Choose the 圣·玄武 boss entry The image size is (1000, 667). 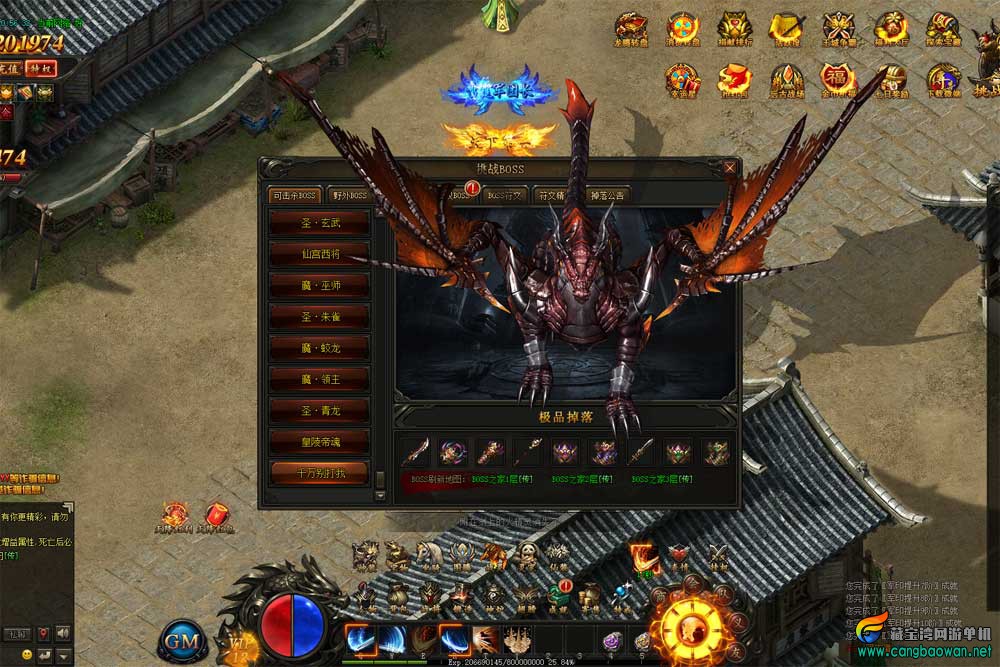320,224
